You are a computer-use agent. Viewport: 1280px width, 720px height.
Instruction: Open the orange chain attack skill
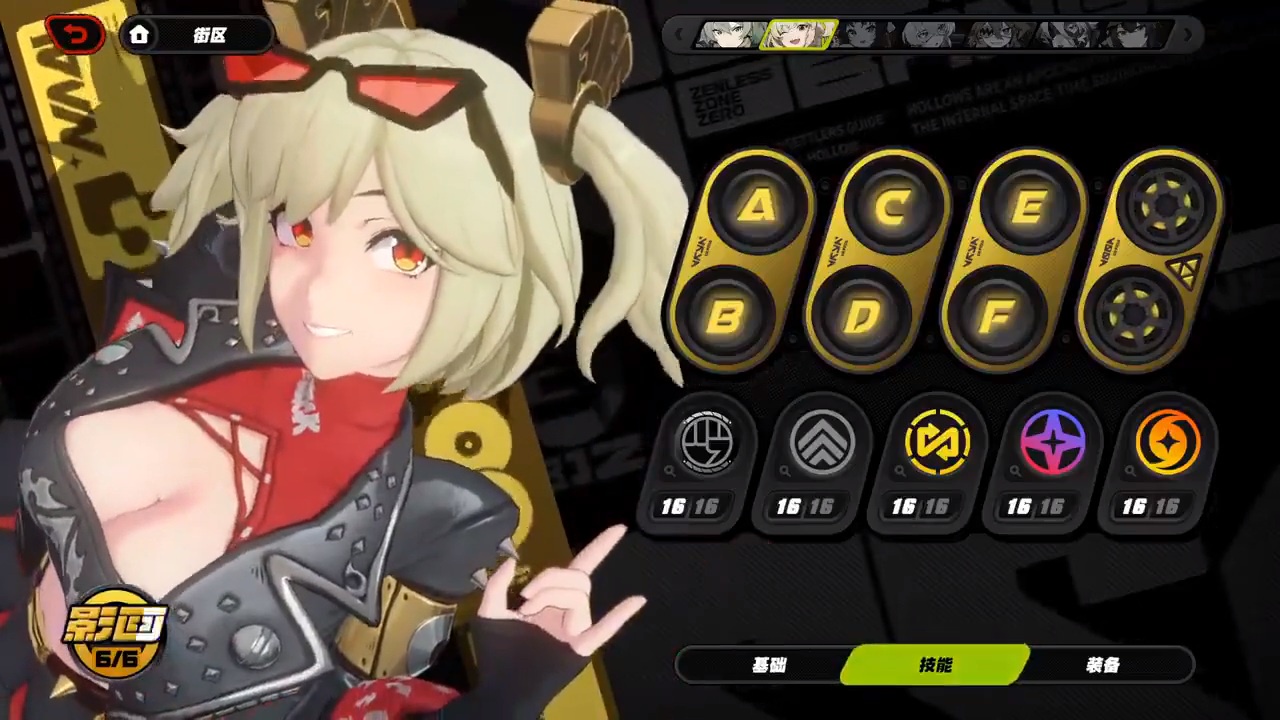coord(1167,443)
